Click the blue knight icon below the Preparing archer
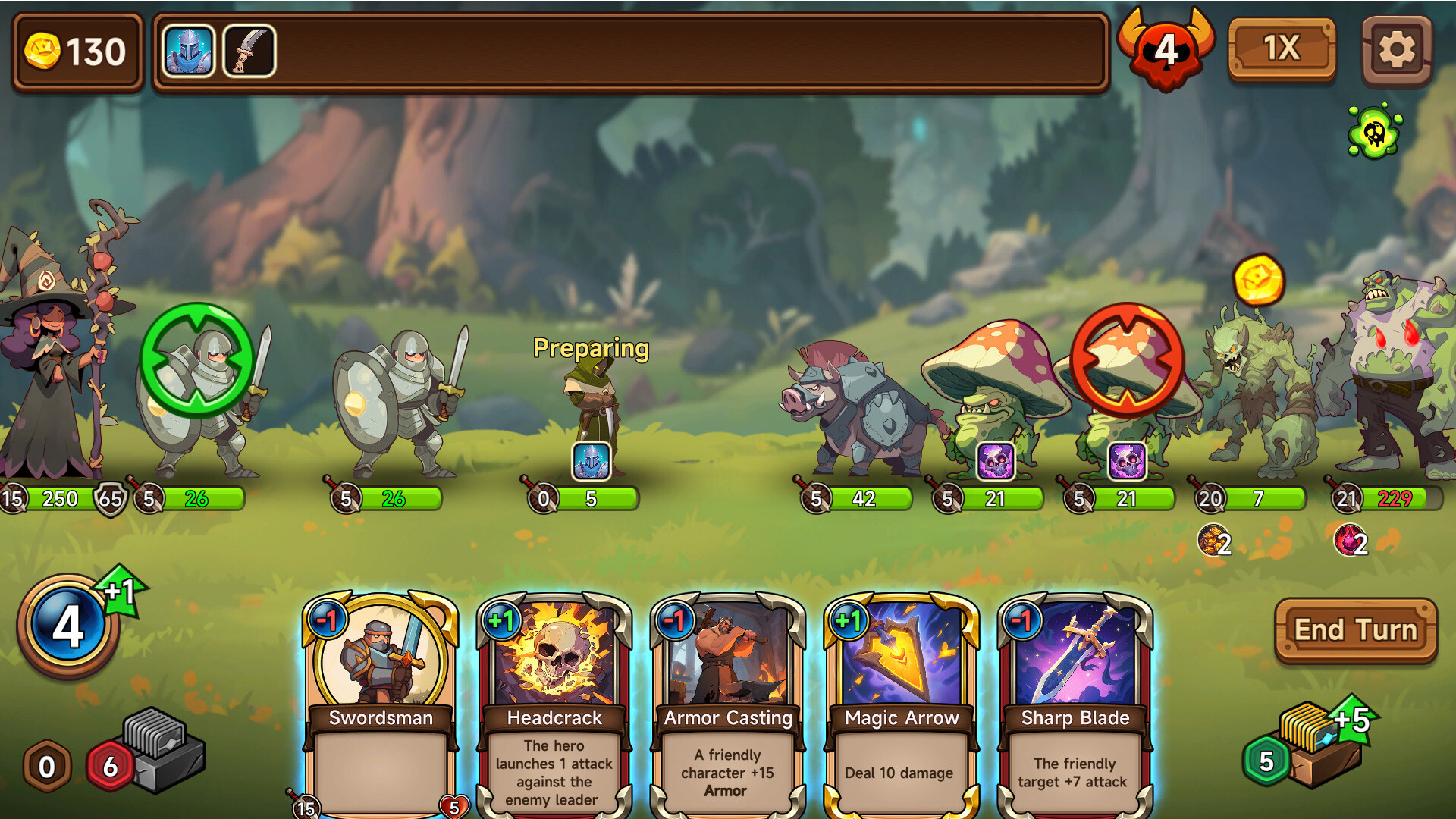 pyautogui.click(x=591, y=463)
